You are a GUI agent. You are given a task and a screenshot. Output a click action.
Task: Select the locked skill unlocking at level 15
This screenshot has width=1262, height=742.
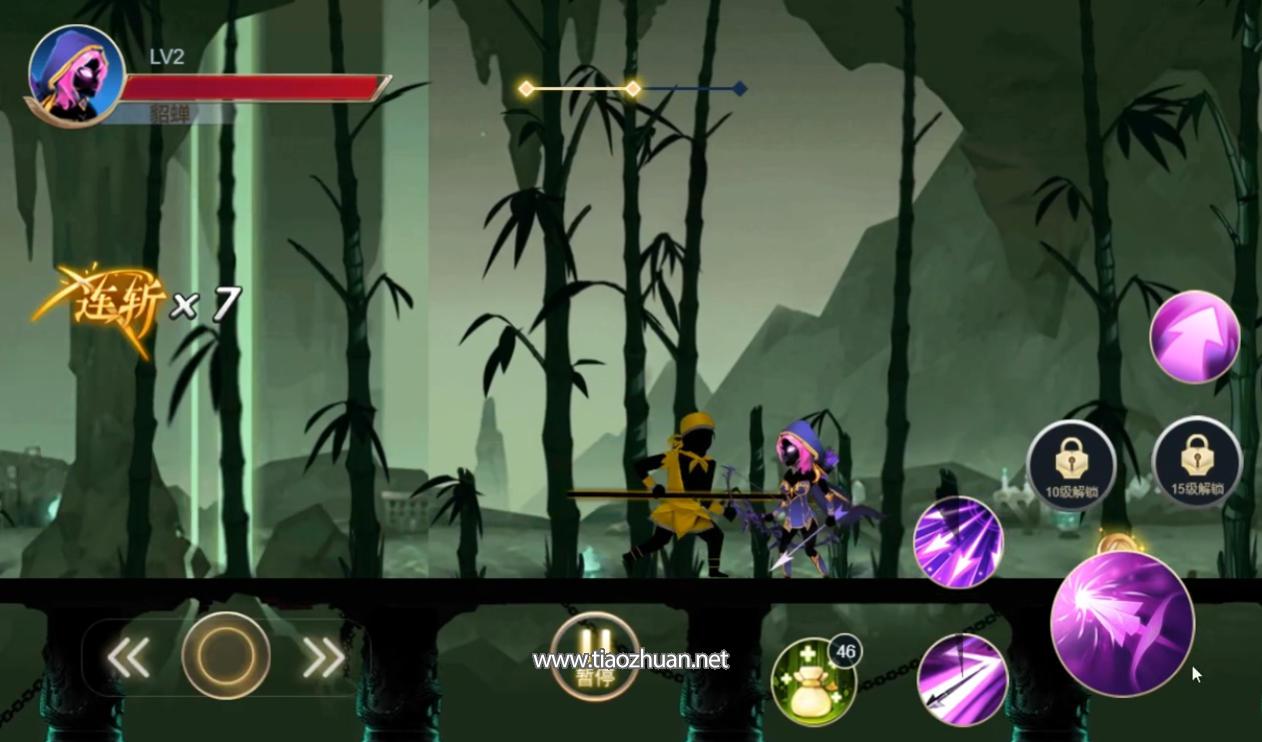[1196, 461]
